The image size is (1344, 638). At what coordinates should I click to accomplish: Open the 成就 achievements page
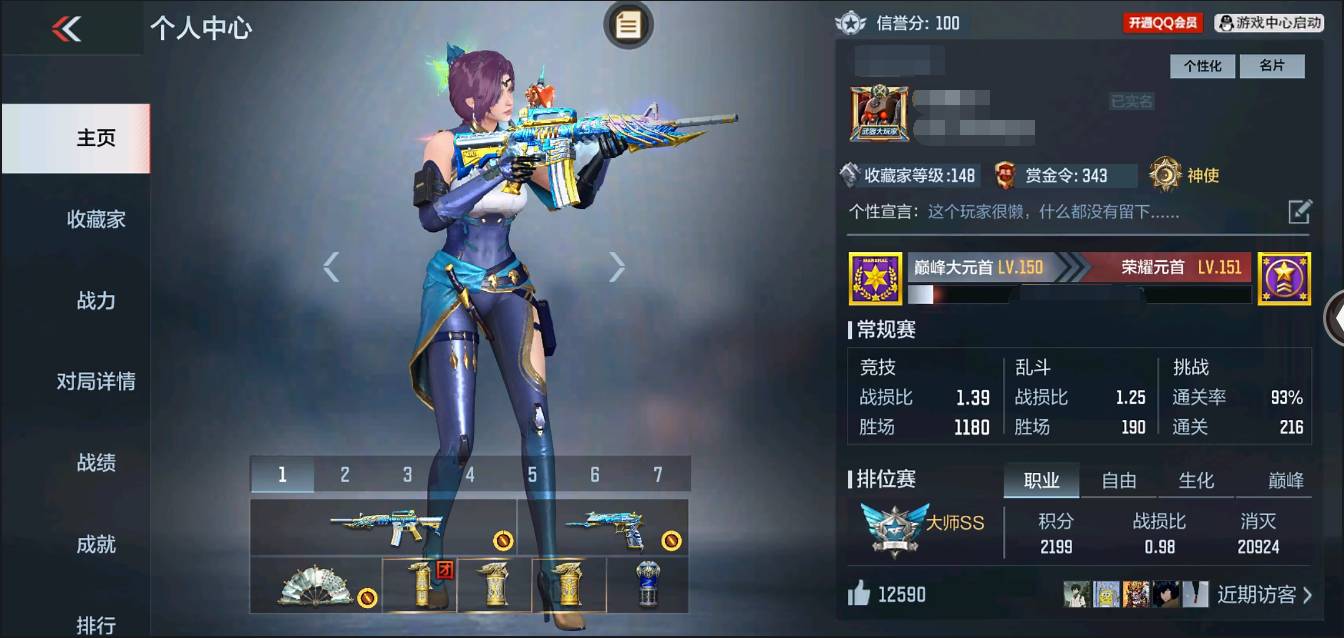click(96, 544)
